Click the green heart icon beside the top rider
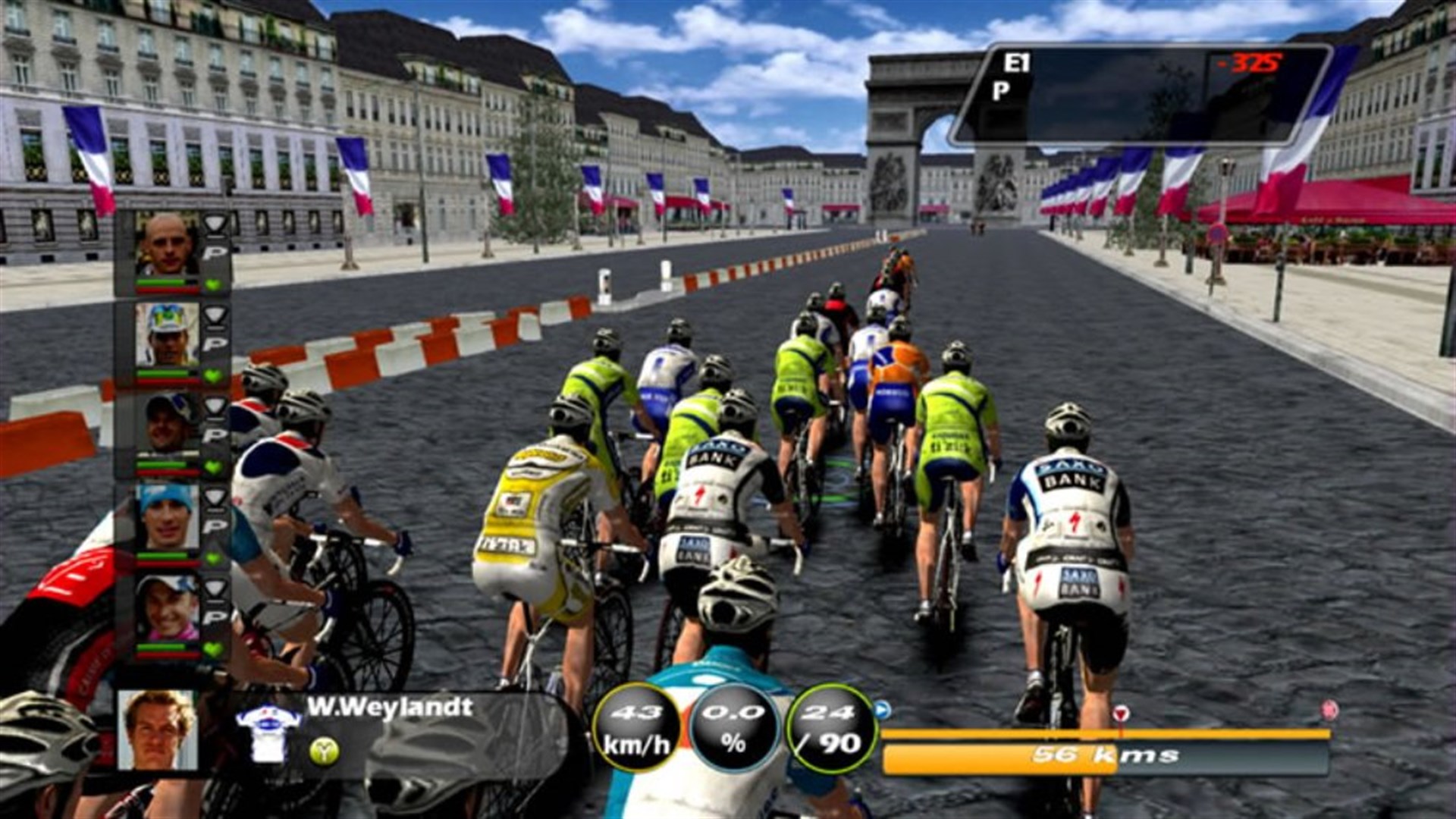 point(212,286)
